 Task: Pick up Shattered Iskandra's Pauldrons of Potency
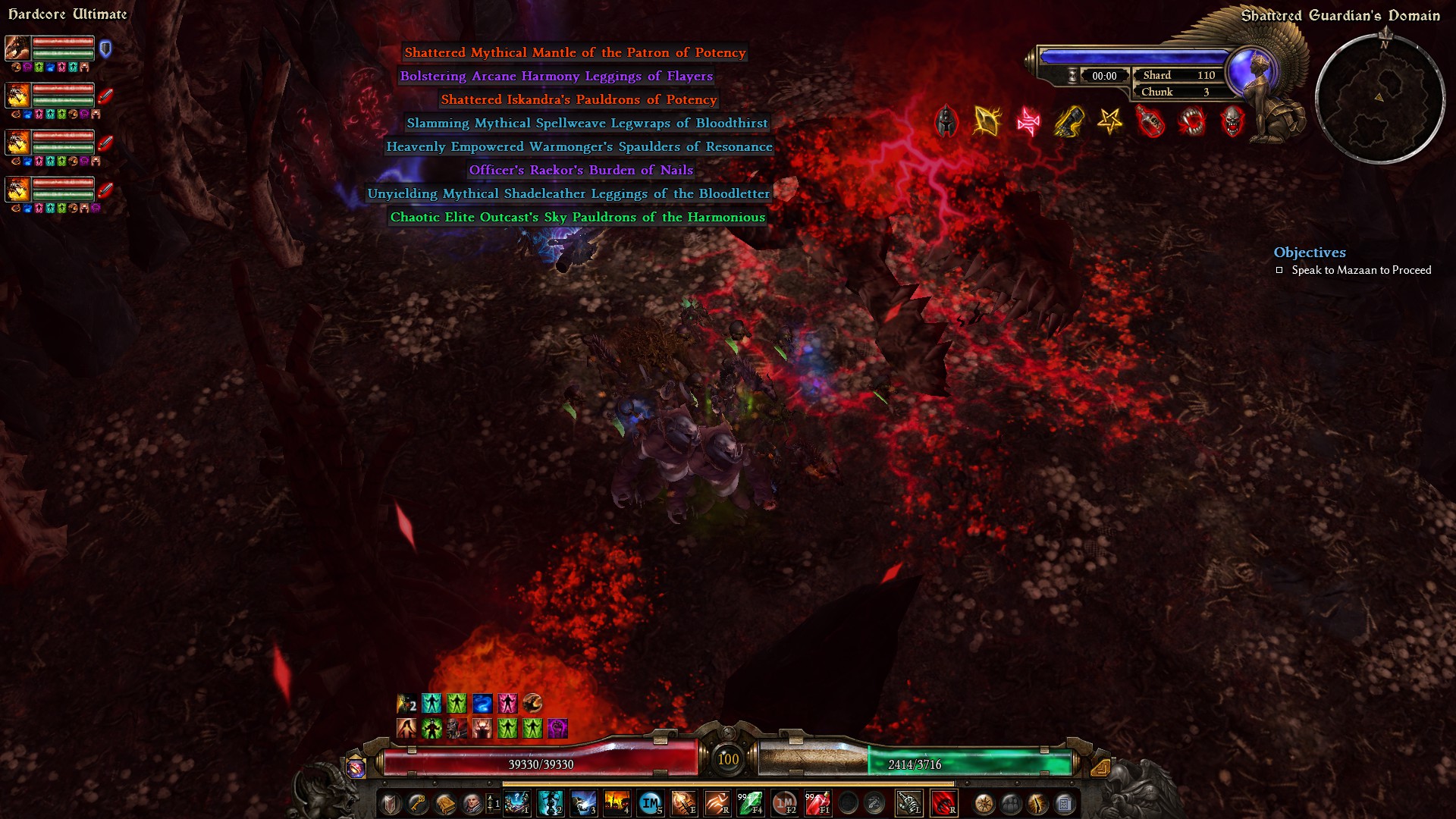coord(579,99)
